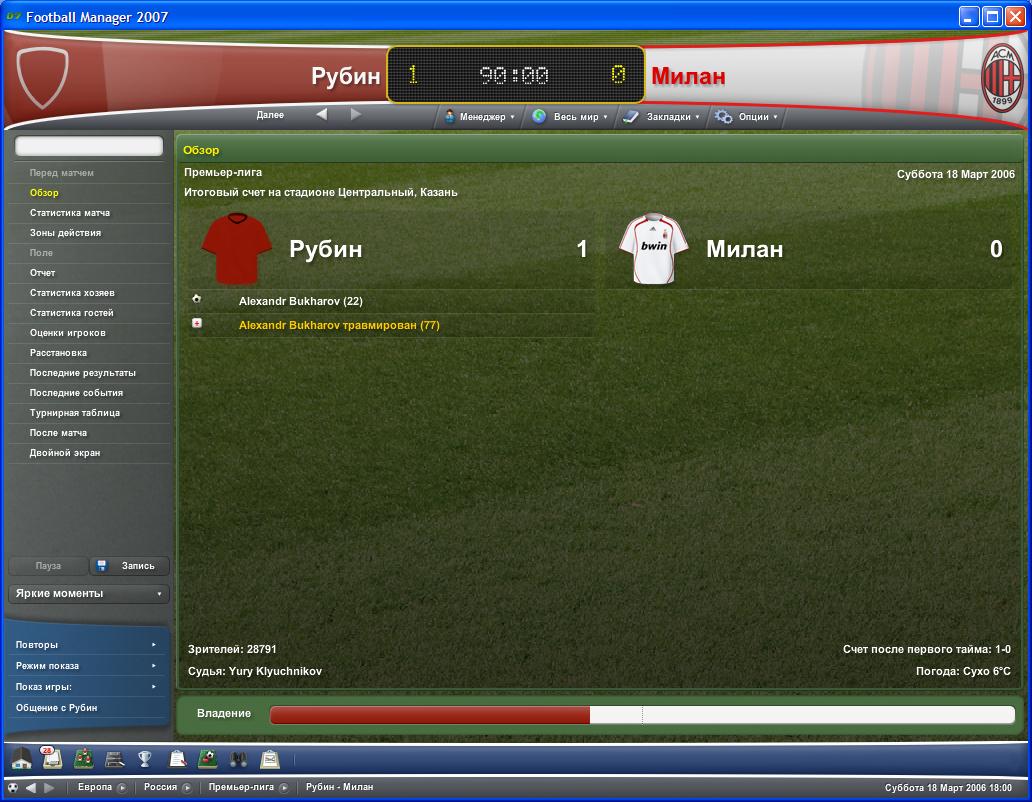Open the Менеджер top menu
Screen dimensions: 1032x802
pos(479,117)
